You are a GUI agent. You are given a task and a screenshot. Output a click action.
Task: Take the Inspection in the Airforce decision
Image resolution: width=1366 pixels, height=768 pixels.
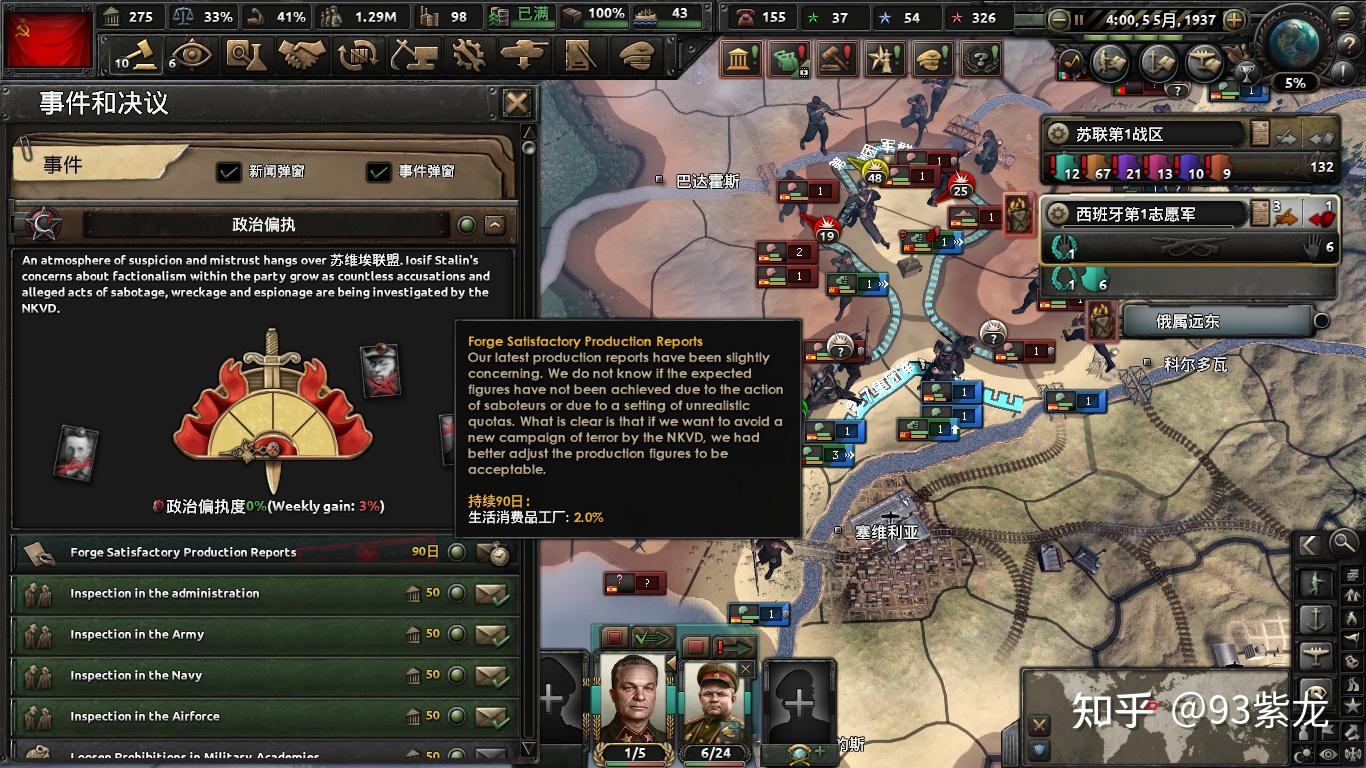(x=492, y=717)
